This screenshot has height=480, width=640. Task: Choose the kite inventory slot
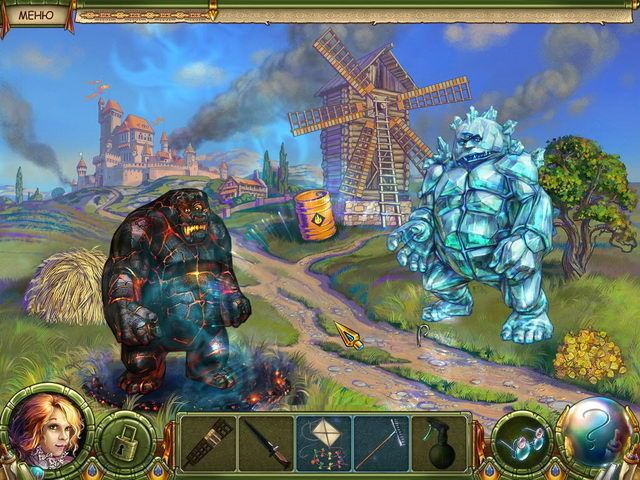tap(324, 443)
